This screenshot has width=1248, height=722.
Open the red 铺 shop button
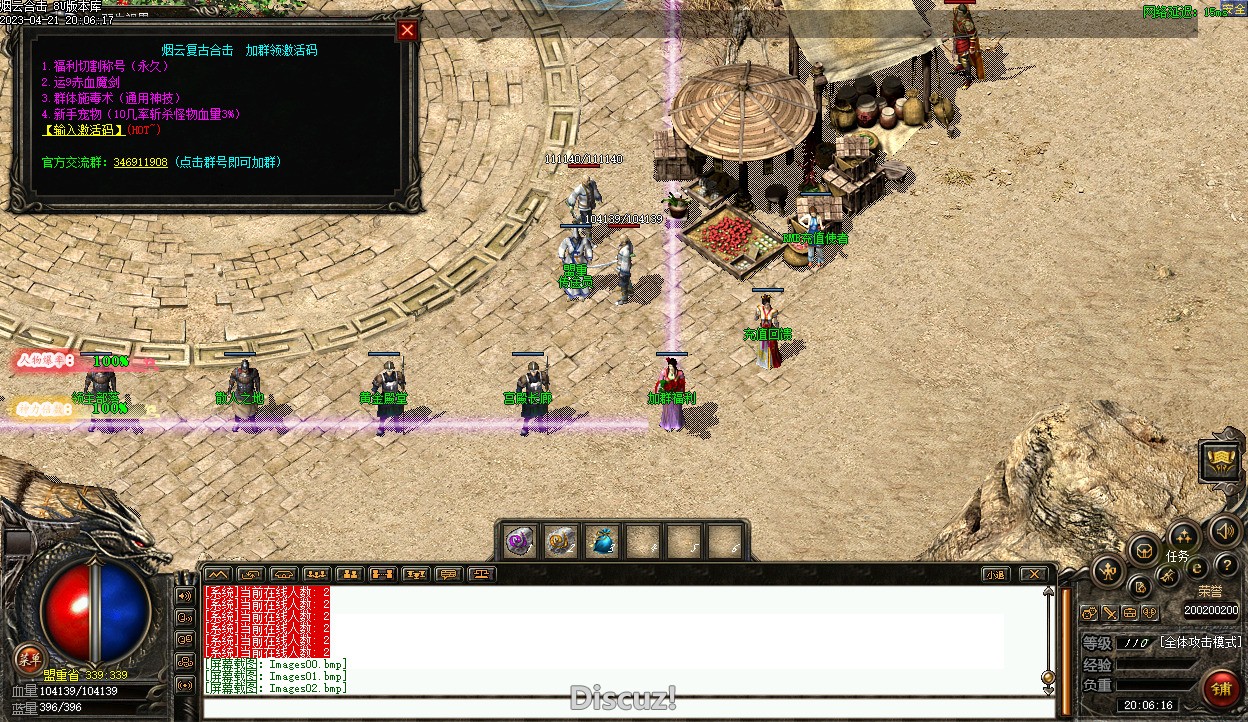click(1220, 689)
